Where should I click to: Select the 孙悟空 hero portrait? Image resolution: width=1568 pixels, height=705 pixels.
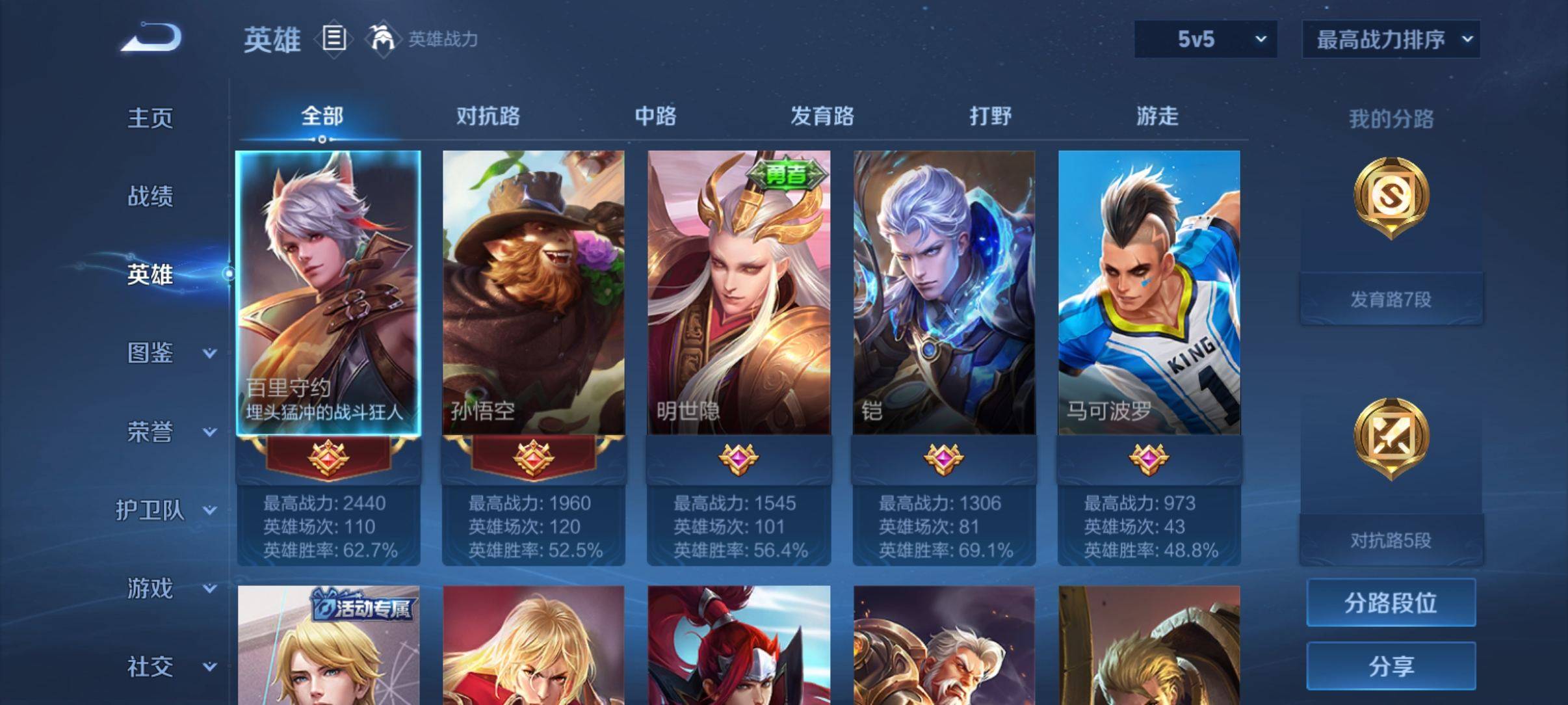pos(533,293)
